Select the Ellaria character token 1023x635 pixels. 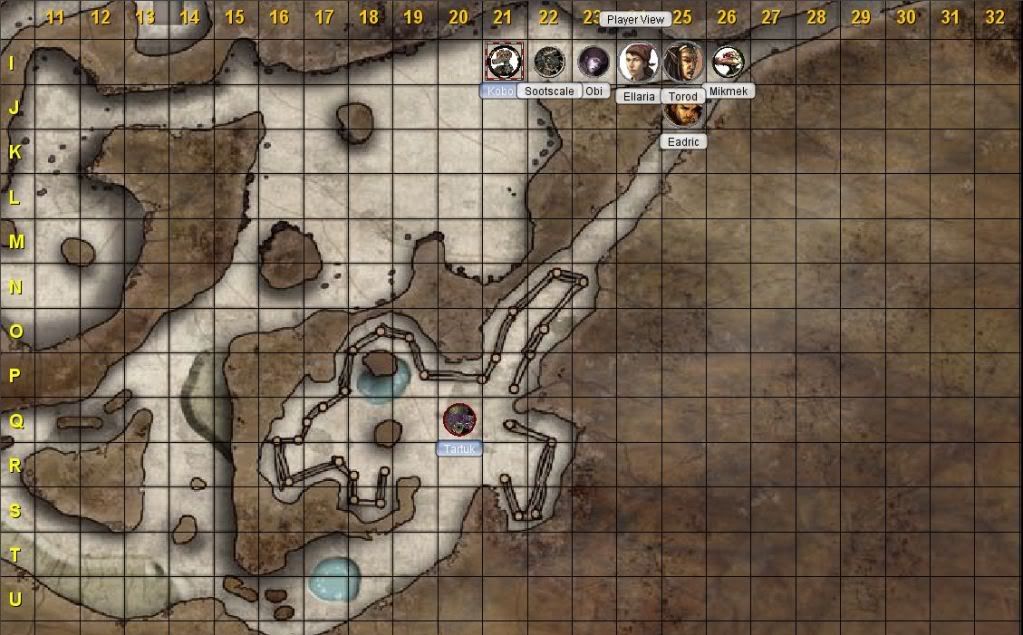coord(638,62)
